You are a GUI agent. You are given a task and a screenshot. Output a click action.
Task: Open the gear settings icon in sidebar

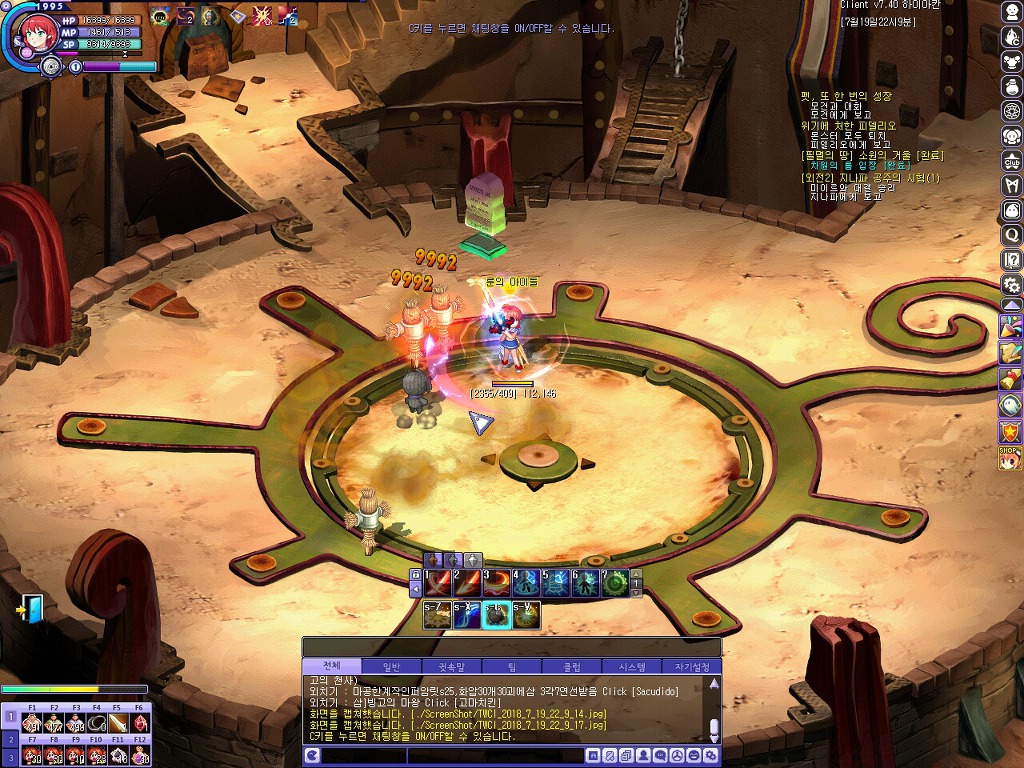pyautogui.click(x=1011, y=285)
